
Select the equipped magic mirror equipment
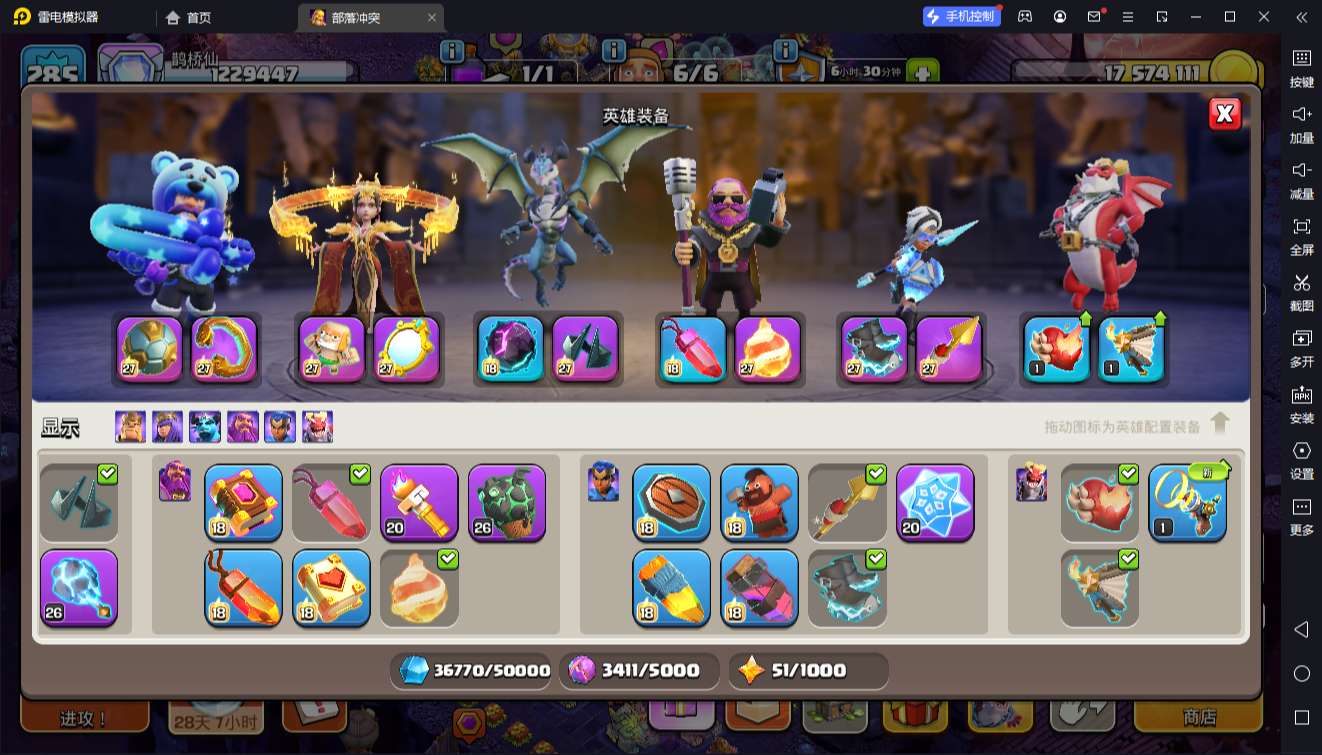pos(407,349)
